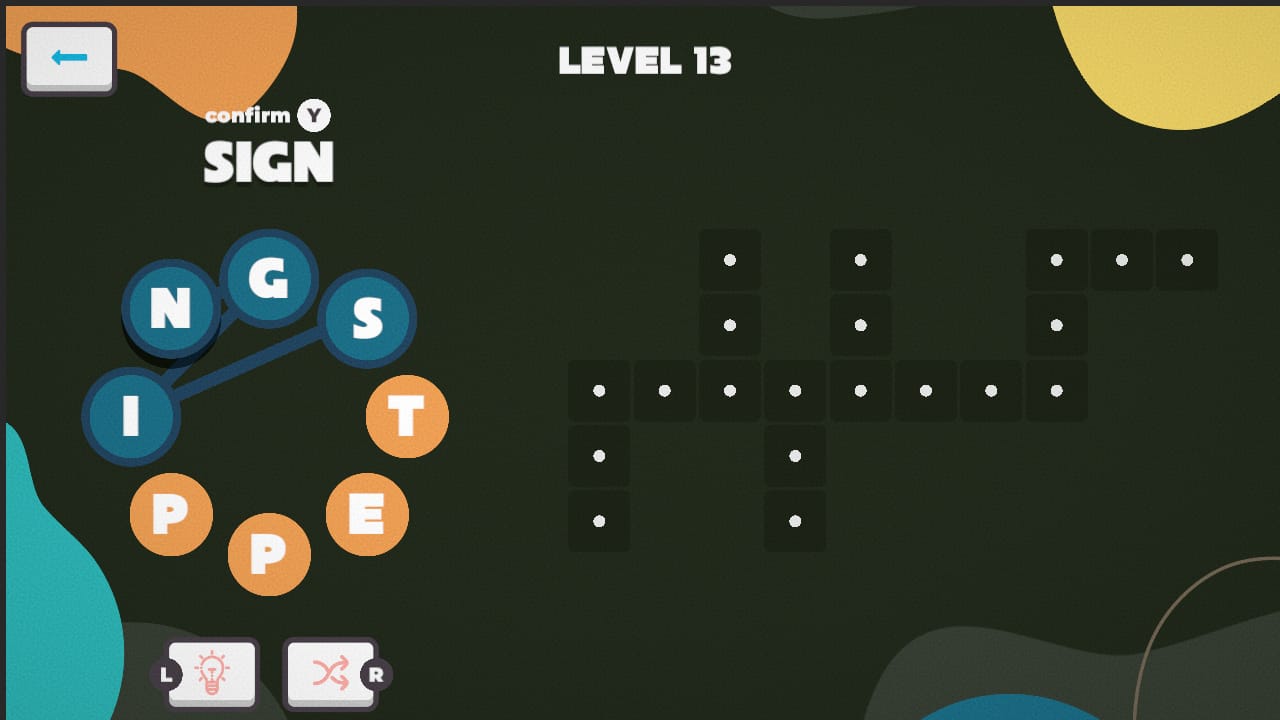The image size is (1280, 720).
Task: Pick the letter T circle
Action: click(407, 417)
